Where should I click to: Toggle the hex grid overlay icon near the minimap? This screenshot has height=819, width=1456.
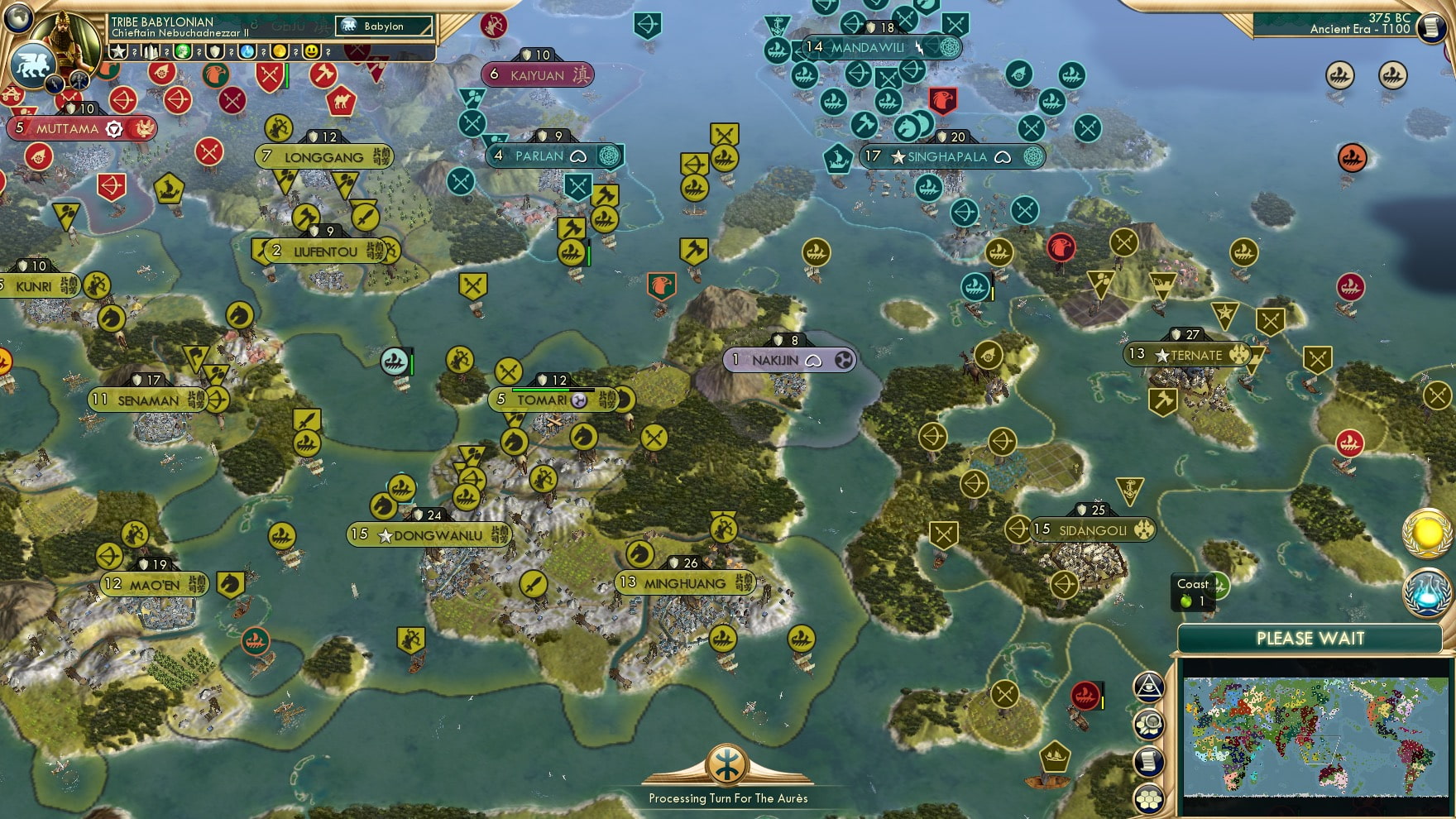(x=1148, y=799)
